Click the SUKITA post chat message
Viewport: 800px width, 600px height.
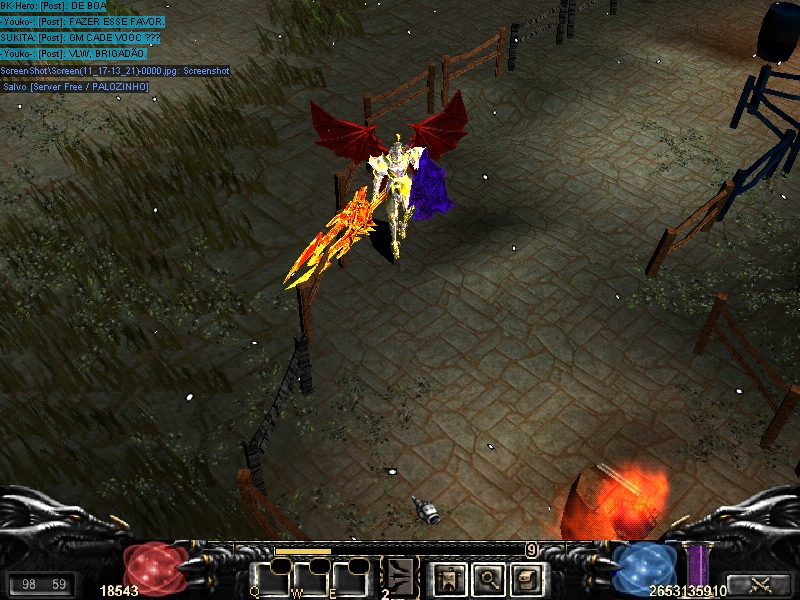coord(80,37)
